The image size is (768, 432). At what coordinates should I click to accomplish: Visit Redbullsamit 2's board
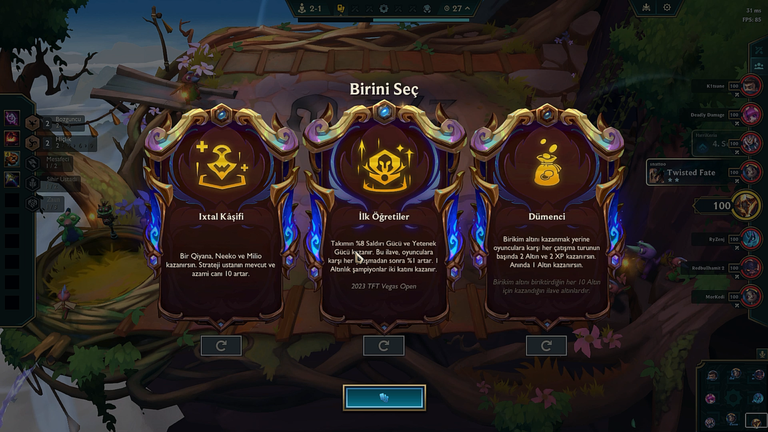[x=749, y=268]
